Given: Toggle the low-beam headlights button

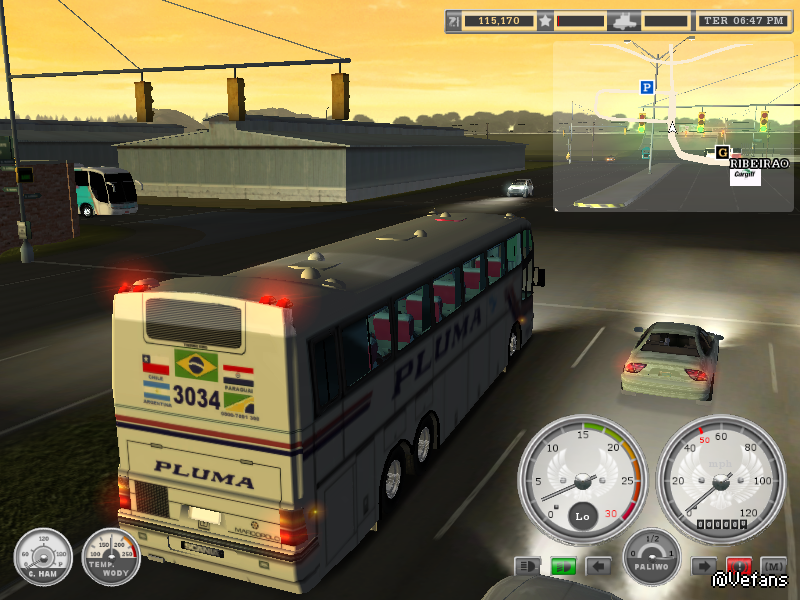Looking at the screenshot, I should pyautogui.click(x=527, y=566).
